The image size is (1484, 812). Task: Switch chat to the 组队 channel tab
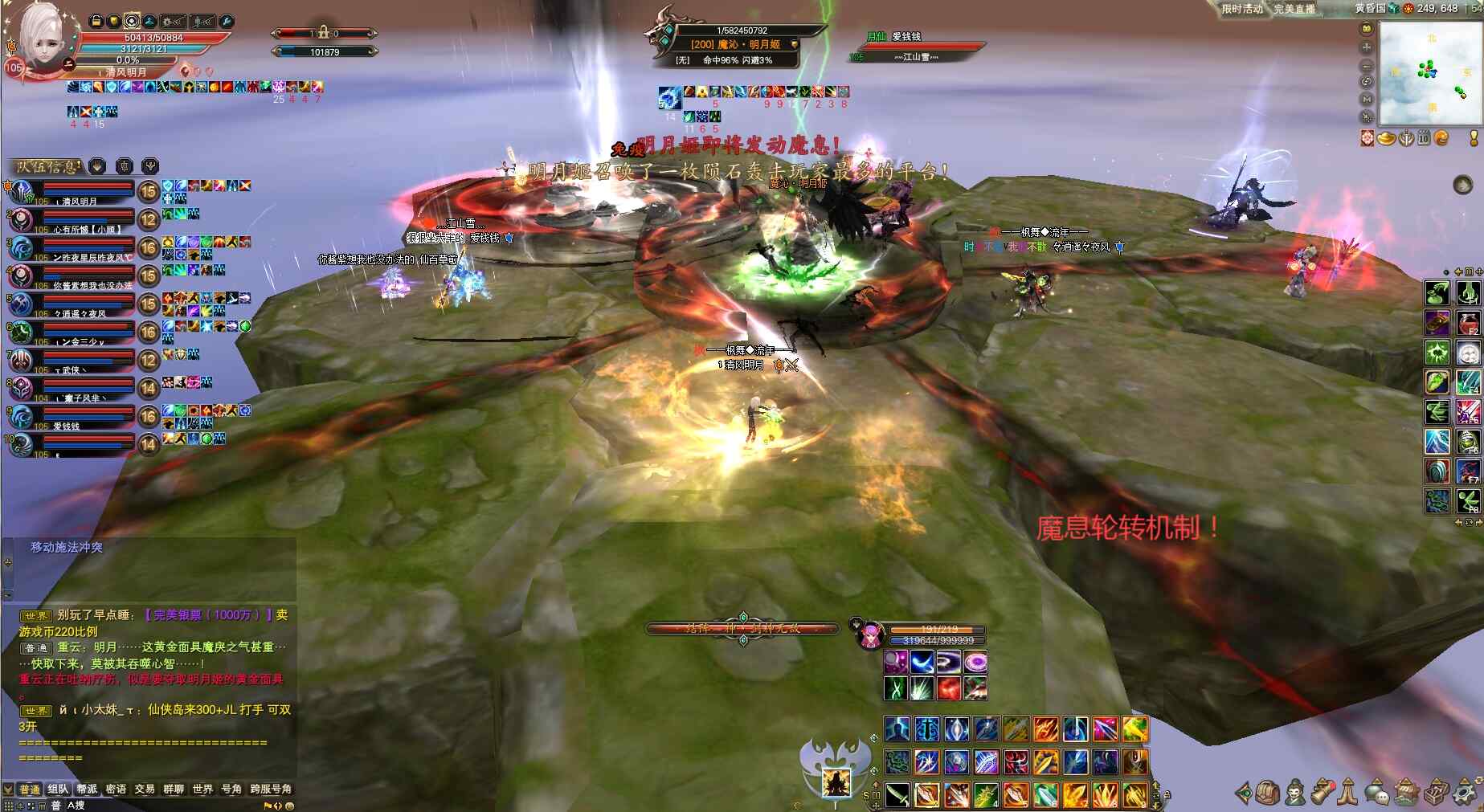point(58,789)
